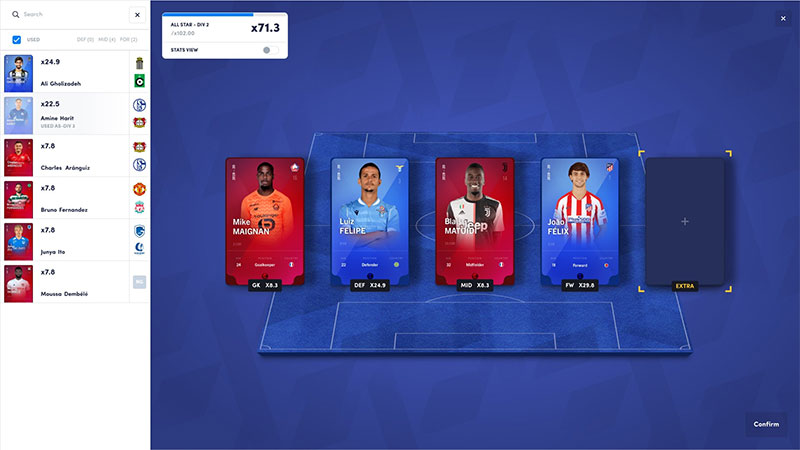Select the João Félix forward card
Image resolution: width=800 pixels, height=450 pixels.
click(x=580, y=220)
